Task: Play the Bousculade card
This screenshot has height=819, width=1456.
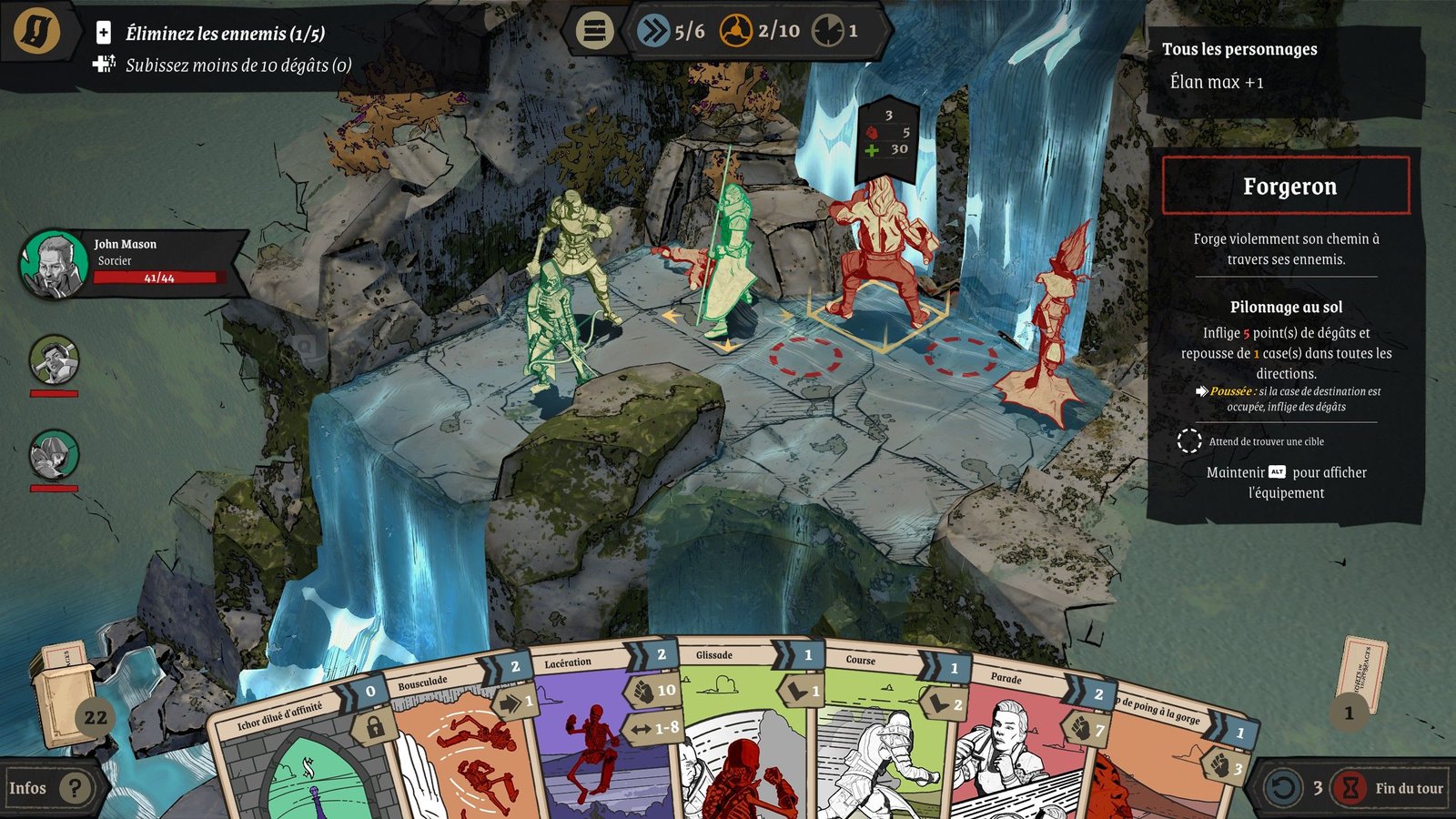Action: pyautogui.click(x=460, y=755)
